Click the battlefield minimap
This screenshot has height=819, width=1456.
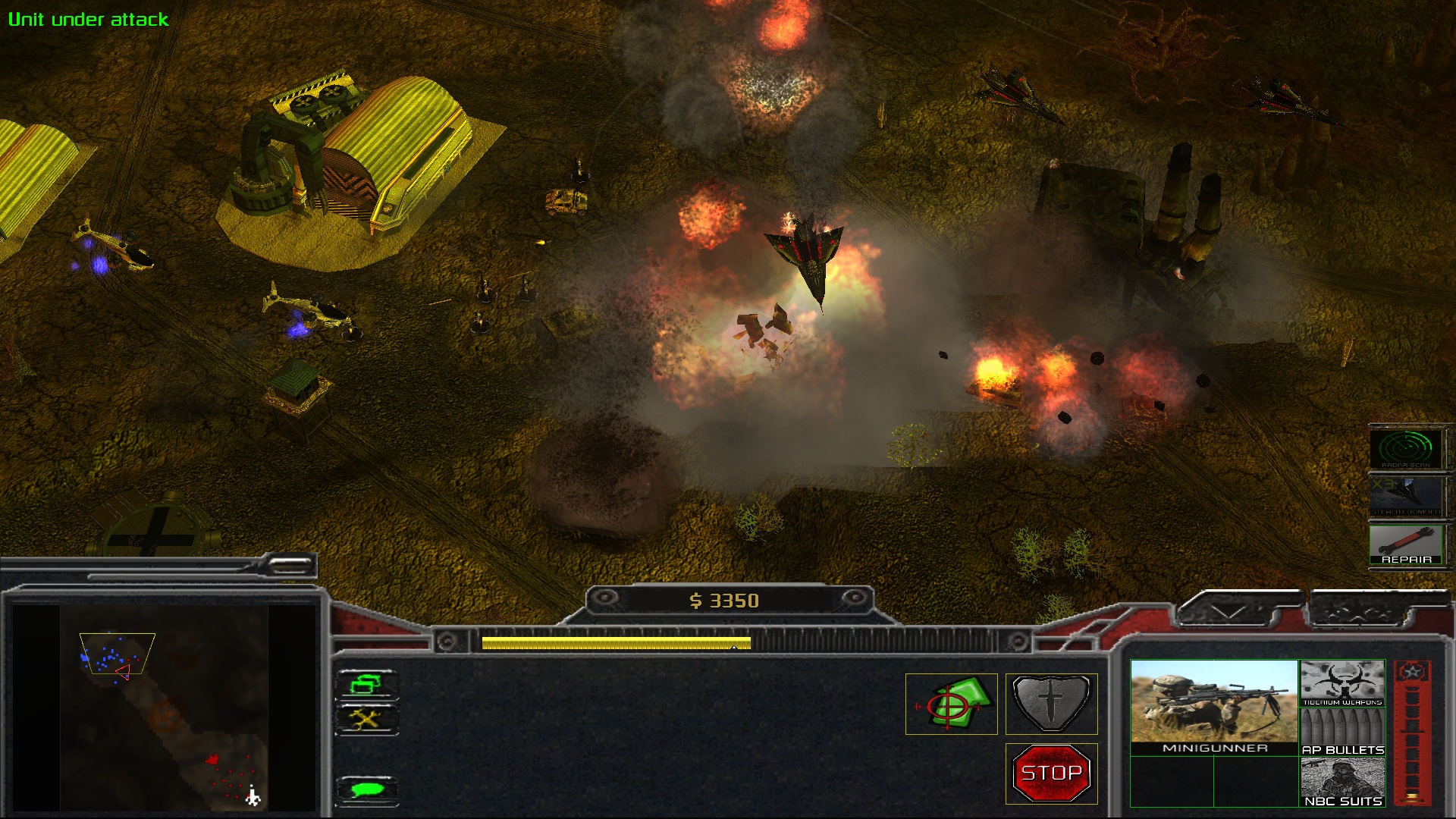coord(164,708)
